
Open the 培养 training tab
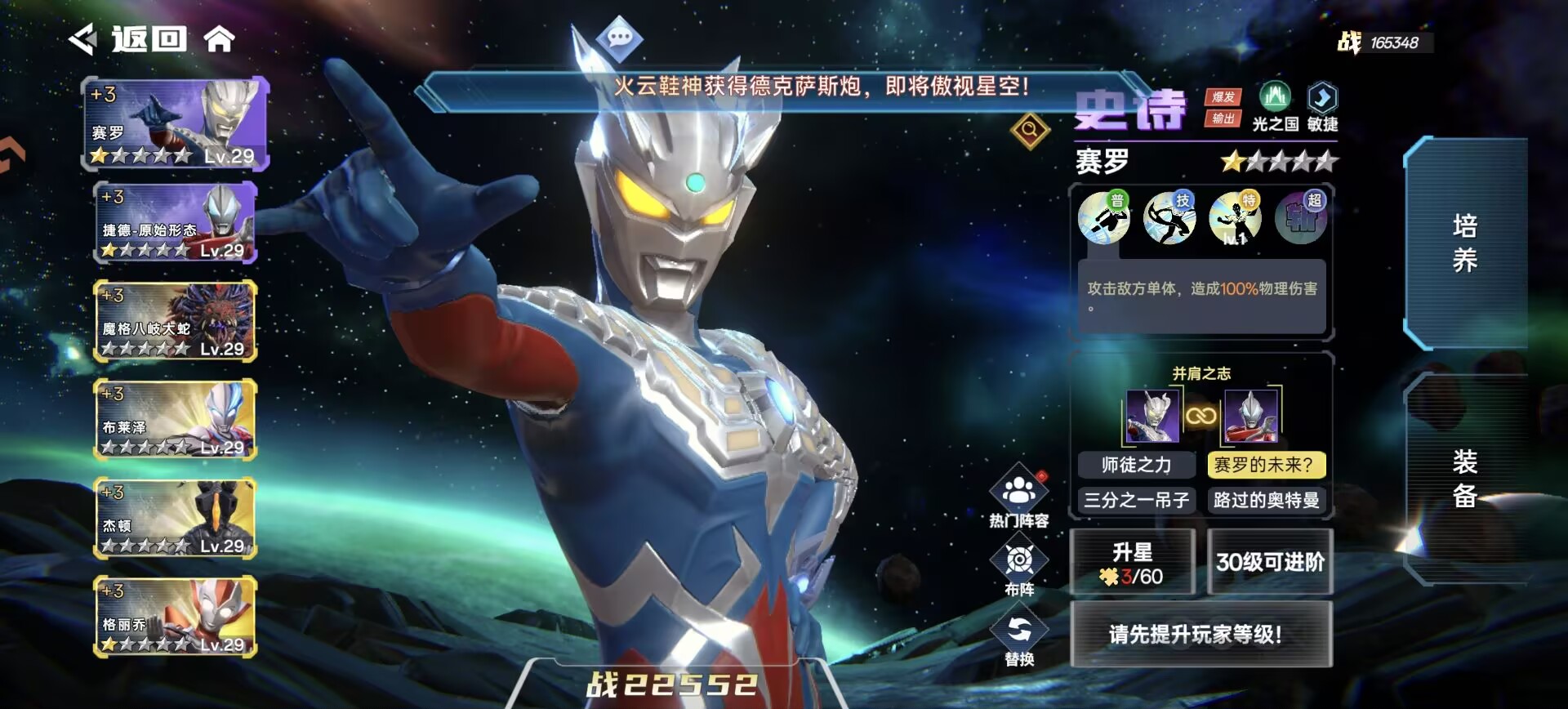(x=1465, y=243)
